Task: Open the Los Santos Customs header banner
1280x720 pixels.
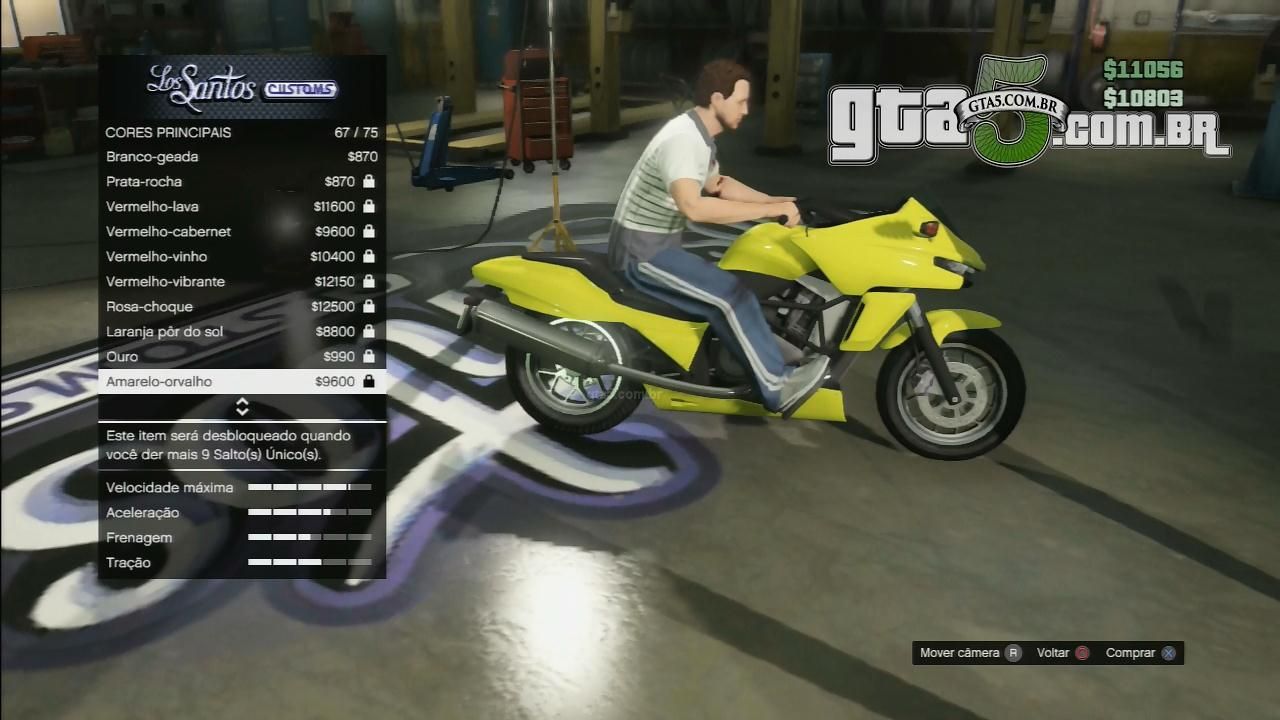Action: click(242, 88)
